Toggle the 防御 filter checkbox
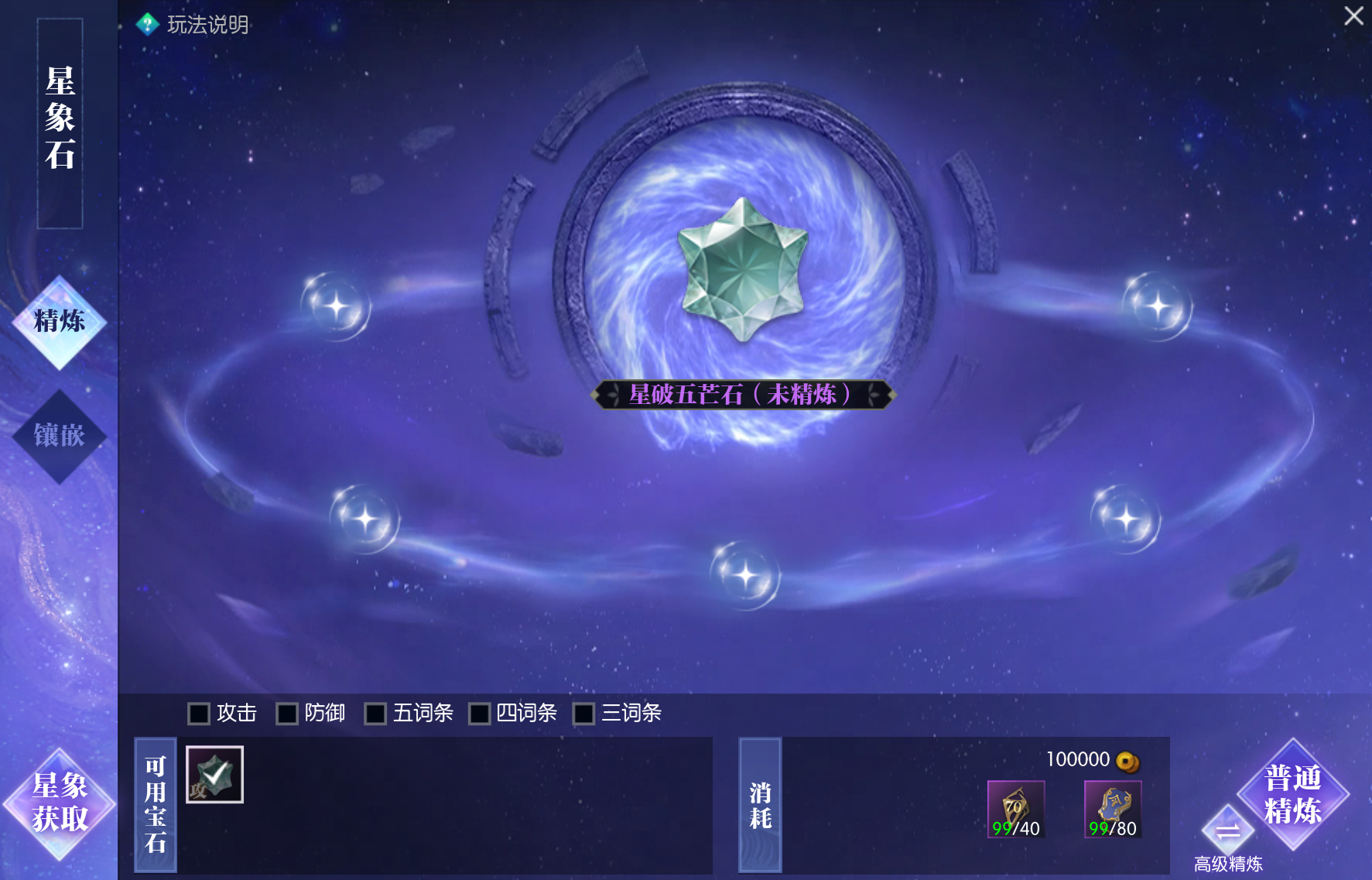1372x880 pixels. coord(287,714)
